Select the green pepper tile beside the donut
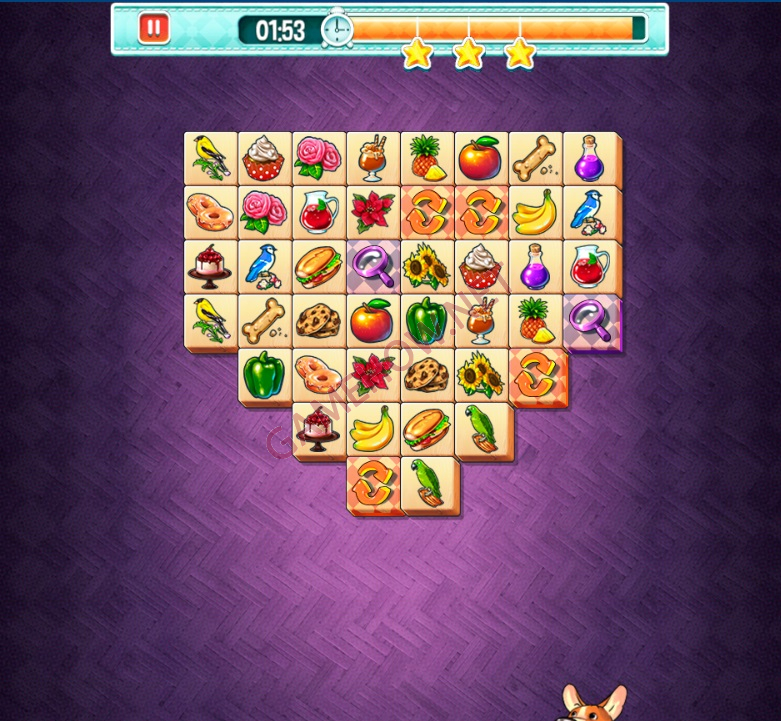The image size is (781, 721). point(265,374)
